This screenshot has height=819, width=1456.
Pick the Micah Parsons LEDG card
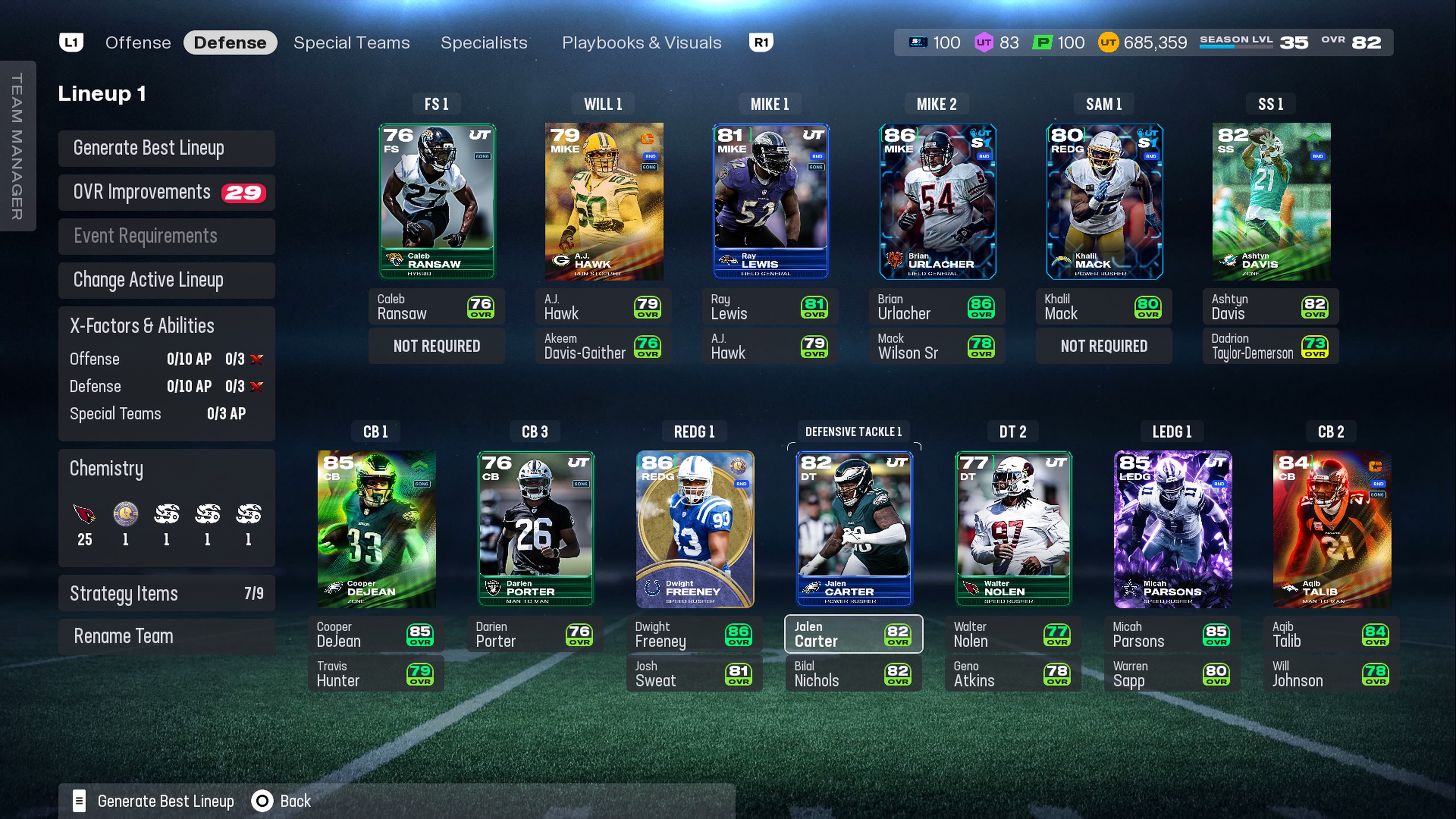(x=1172, y=529)
